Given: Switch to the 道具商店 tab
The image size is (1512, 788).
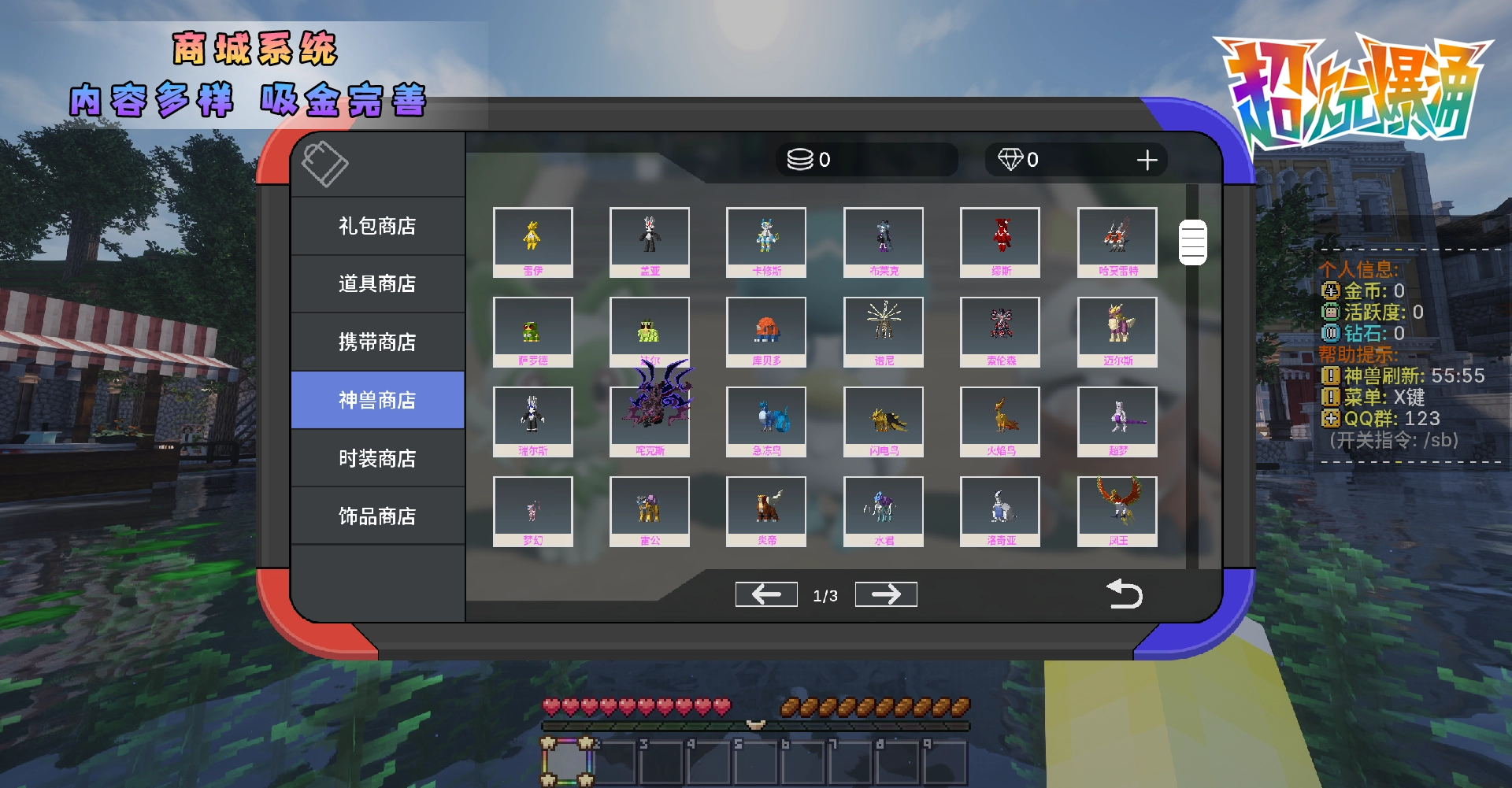Looking at the screenshot, I should coord(377,283).
